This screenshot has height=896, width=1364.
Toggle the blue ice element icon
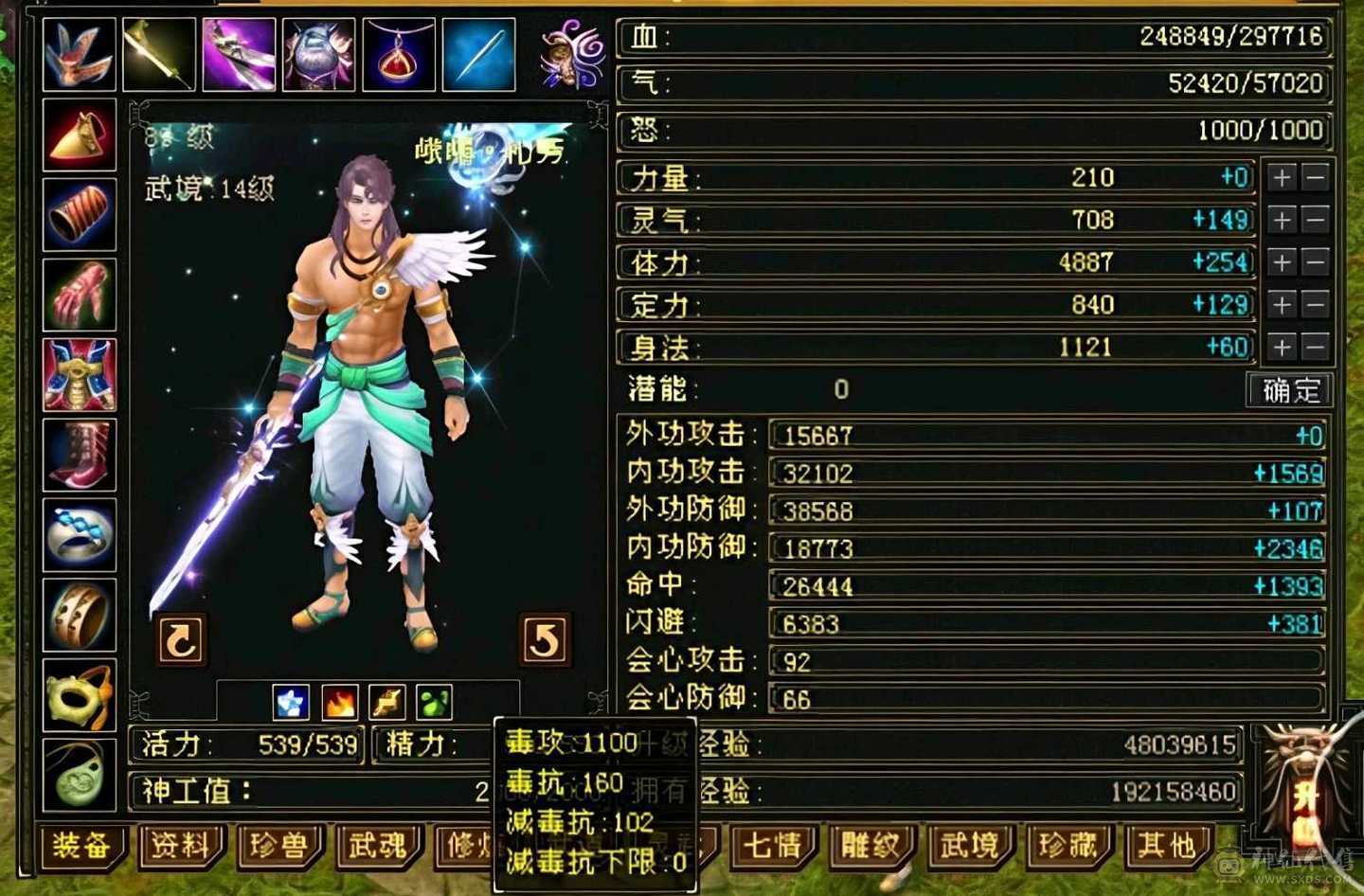(290, 701)
